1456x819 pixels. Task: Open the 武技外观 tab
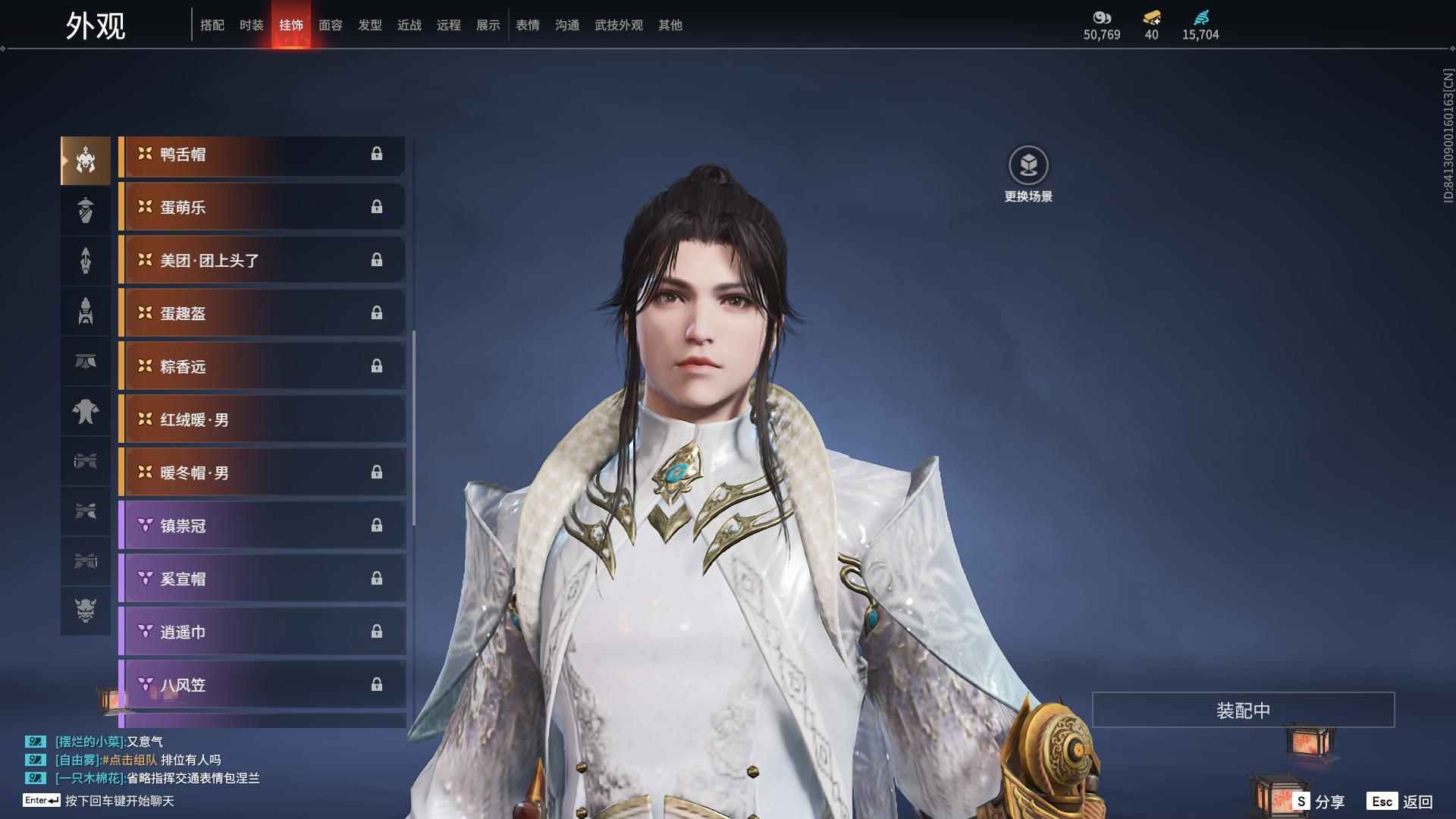(x=618, y=25)
